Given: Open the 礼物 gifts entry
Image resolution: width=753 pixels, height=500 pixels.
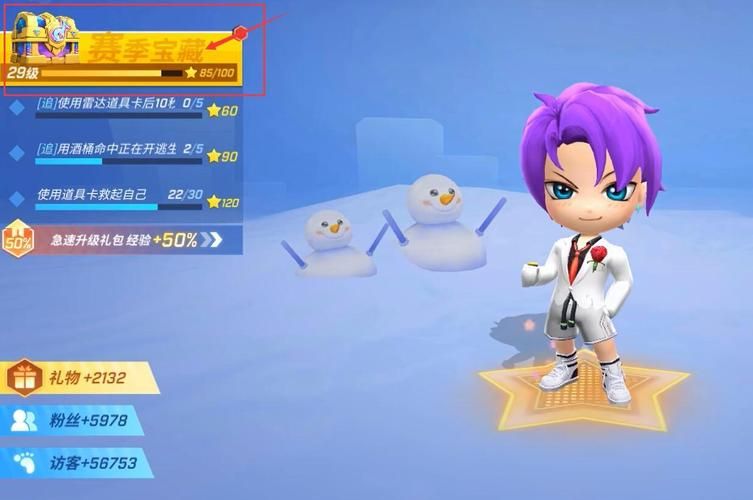Looking at the screenshot, I should pos(80,378).
